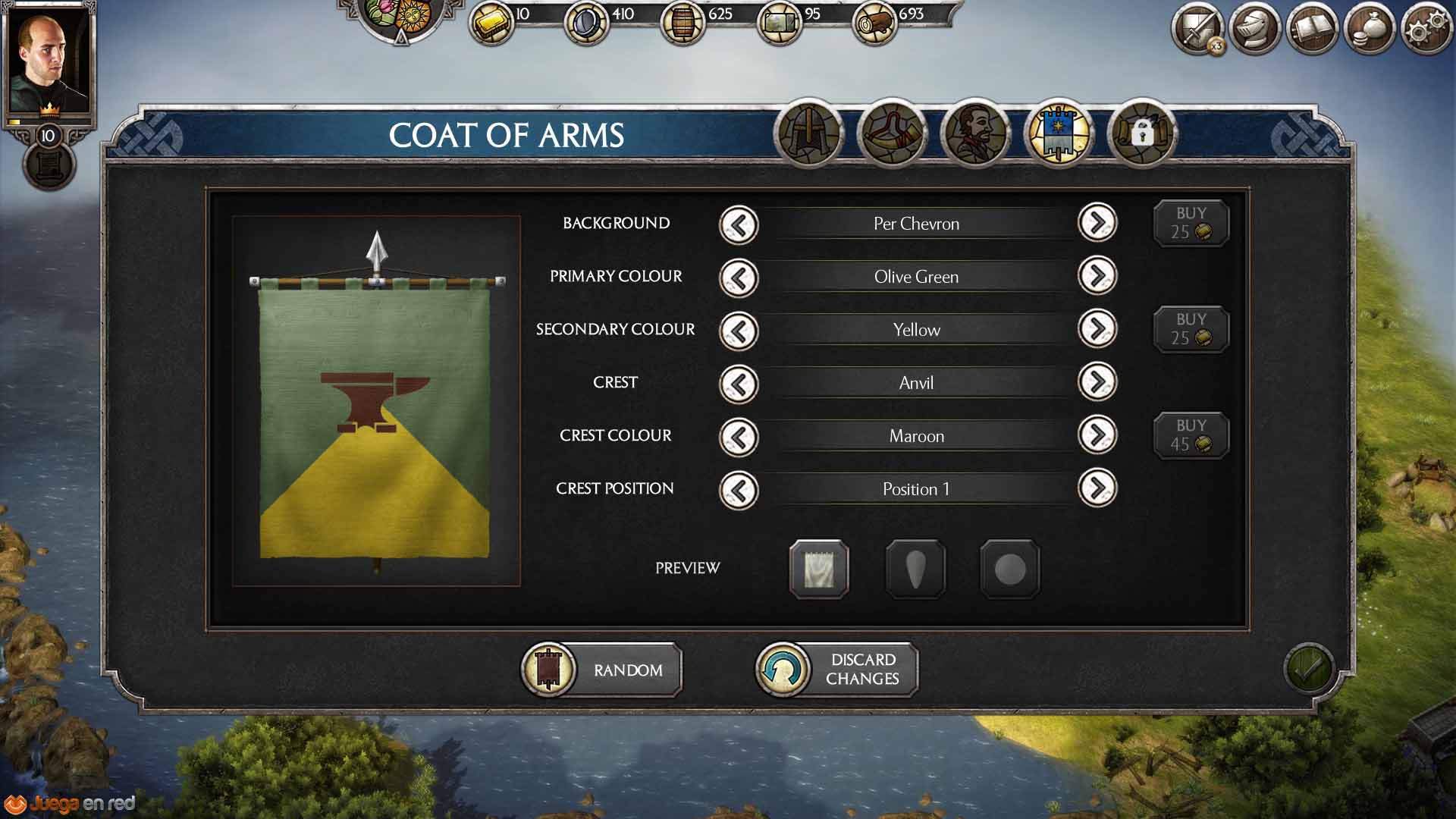Viewport: 1456px width, 819px height.
Task: Buy the Background for 25 coins
Action: 1191,223
